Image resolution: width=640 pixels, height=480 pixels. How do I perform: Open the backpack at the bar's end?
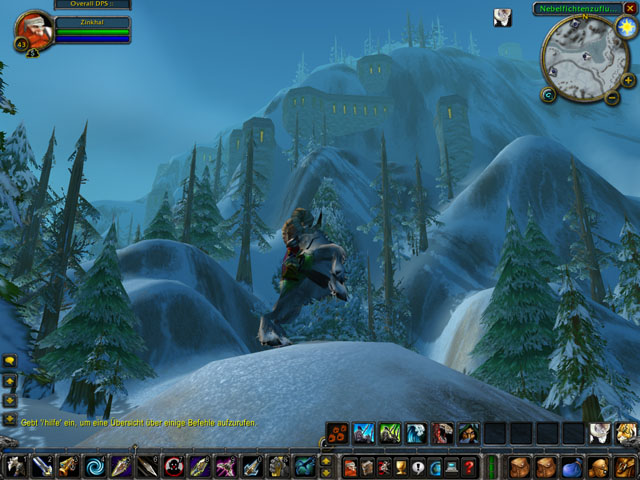click(x=623, y=466)
